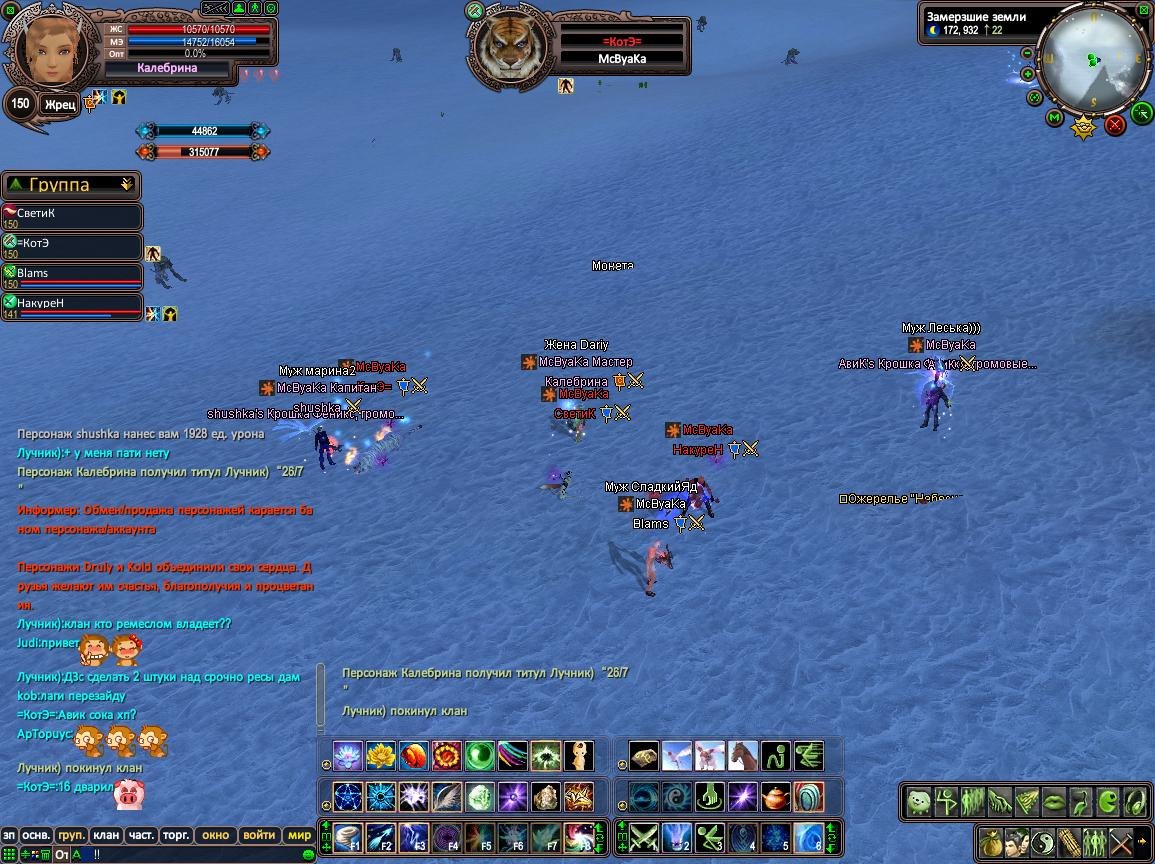Zoom out the minimap with minus button
1155x864 pixels.
coord(1028,51)
